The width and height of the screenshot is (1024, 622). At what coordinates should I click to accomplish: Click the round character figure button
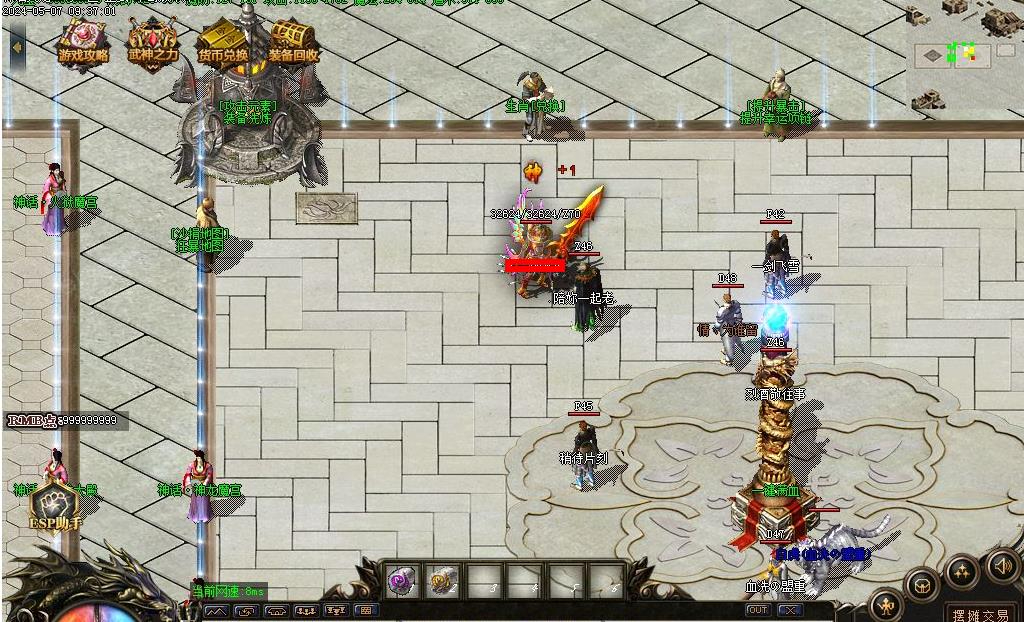[x=886, y=603]
